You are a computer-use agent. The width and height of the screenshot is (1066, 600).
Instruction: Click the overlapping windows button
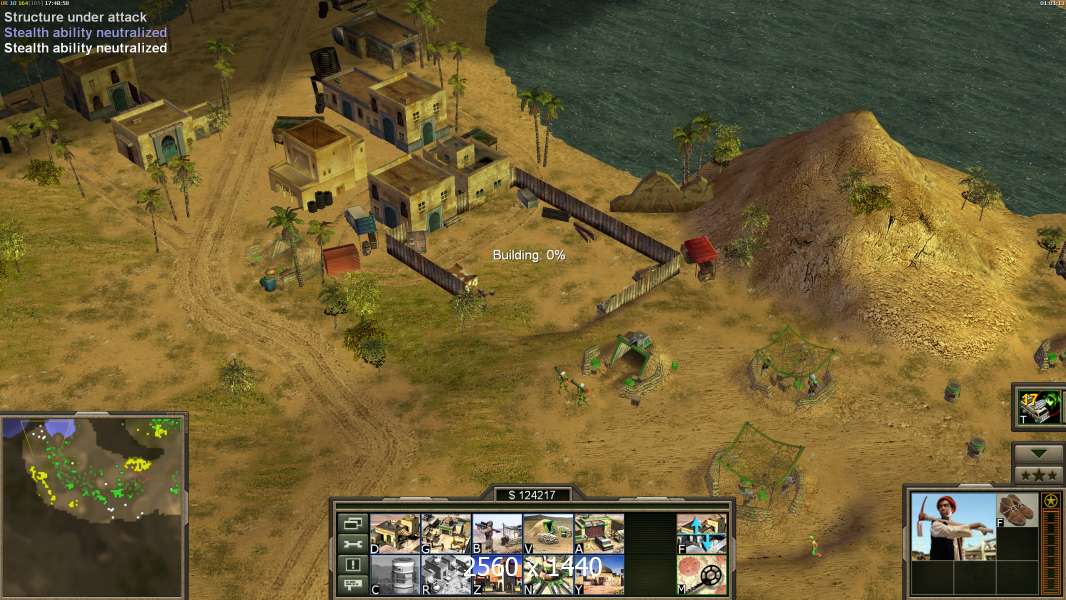[x=352, y=523]
